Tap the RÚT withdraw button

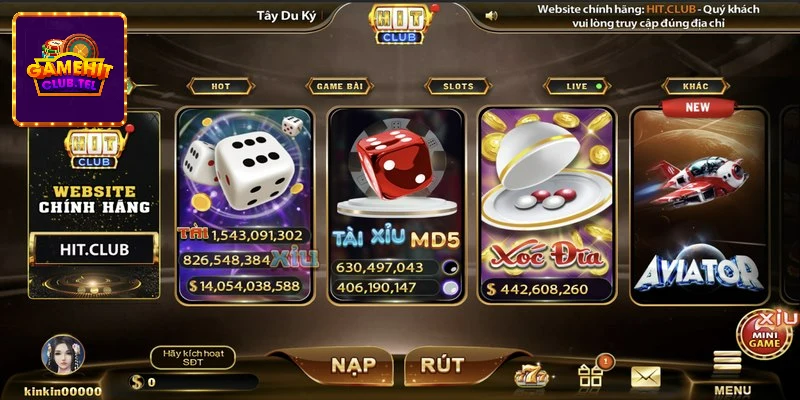(x=442, y=363)
